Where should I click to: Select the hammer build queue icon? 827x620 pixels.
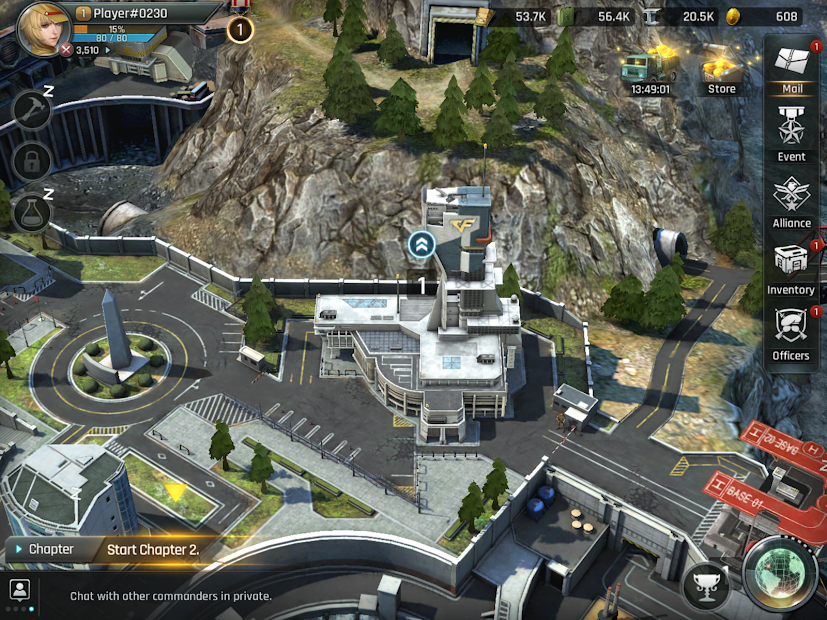(32, 109)
